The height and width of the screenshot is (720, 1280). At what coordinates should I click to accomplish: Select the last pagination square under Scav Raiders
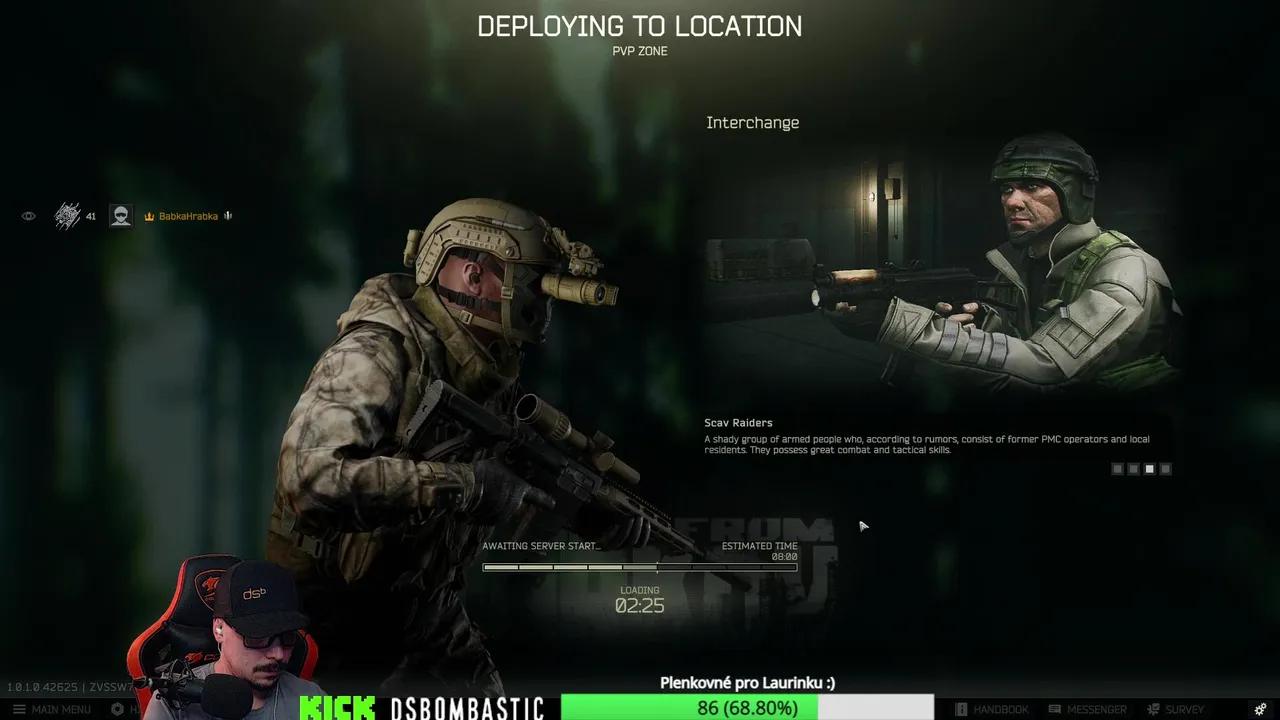click(1165, 468)
